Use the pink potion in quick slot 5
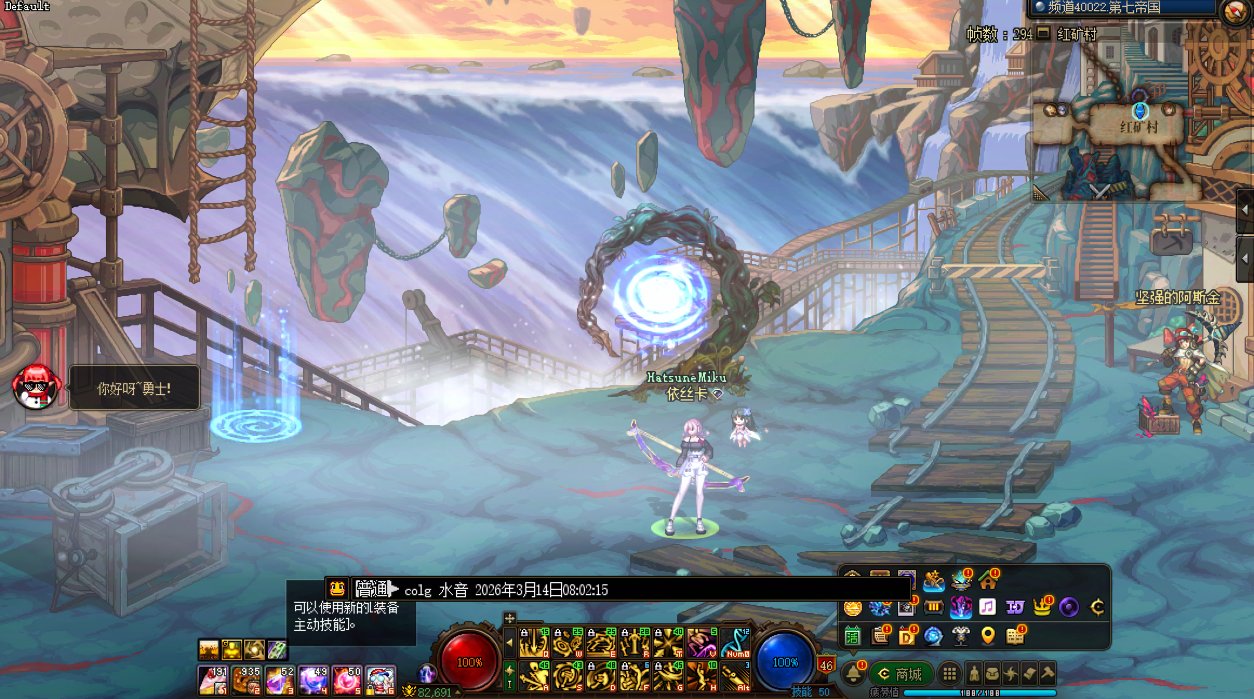The height and width of the screenshot is (699, 1254). click(347, 680)
